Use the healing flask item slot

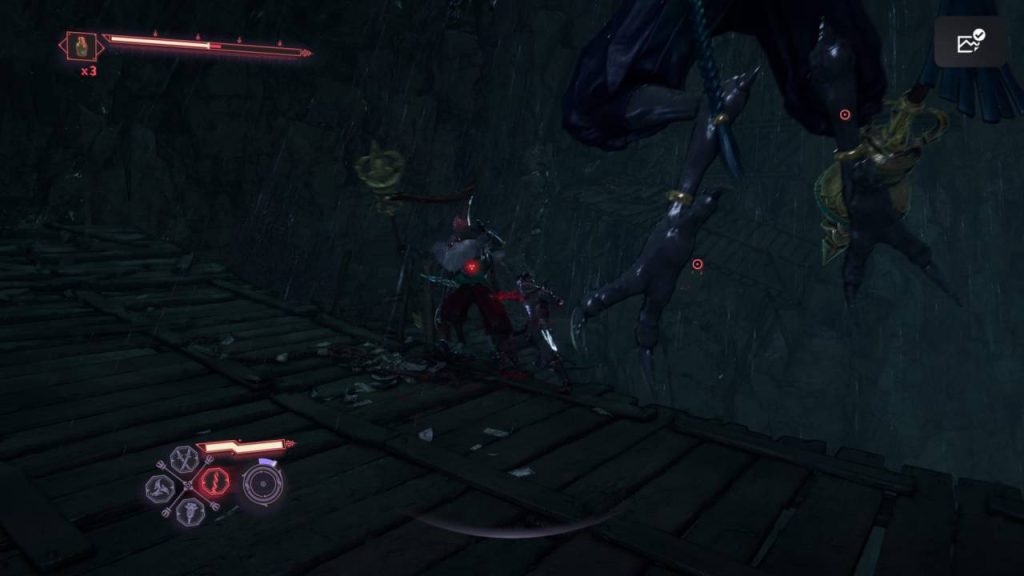pyautogui.click(x=82, y=46)
